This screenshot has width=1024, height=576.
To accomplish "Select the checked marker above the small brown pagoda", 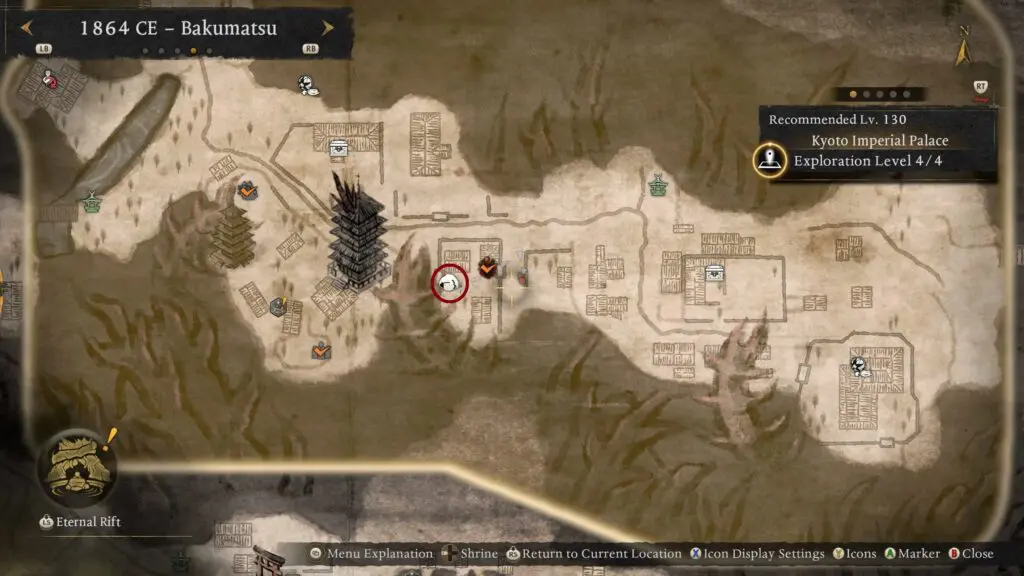I will [247, 188].
